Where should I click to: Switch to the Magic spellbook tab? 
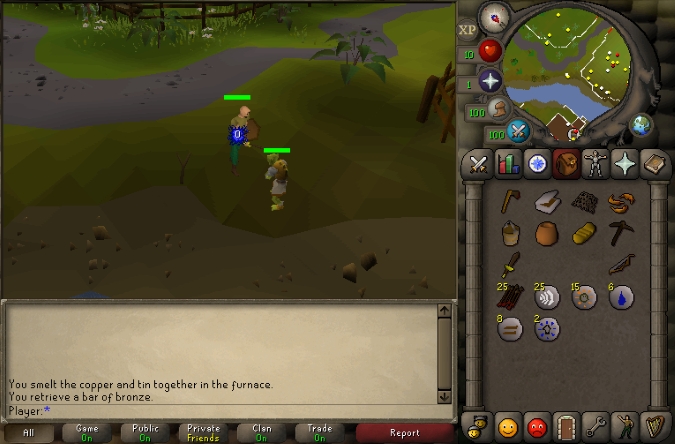(x=654, y=164)
